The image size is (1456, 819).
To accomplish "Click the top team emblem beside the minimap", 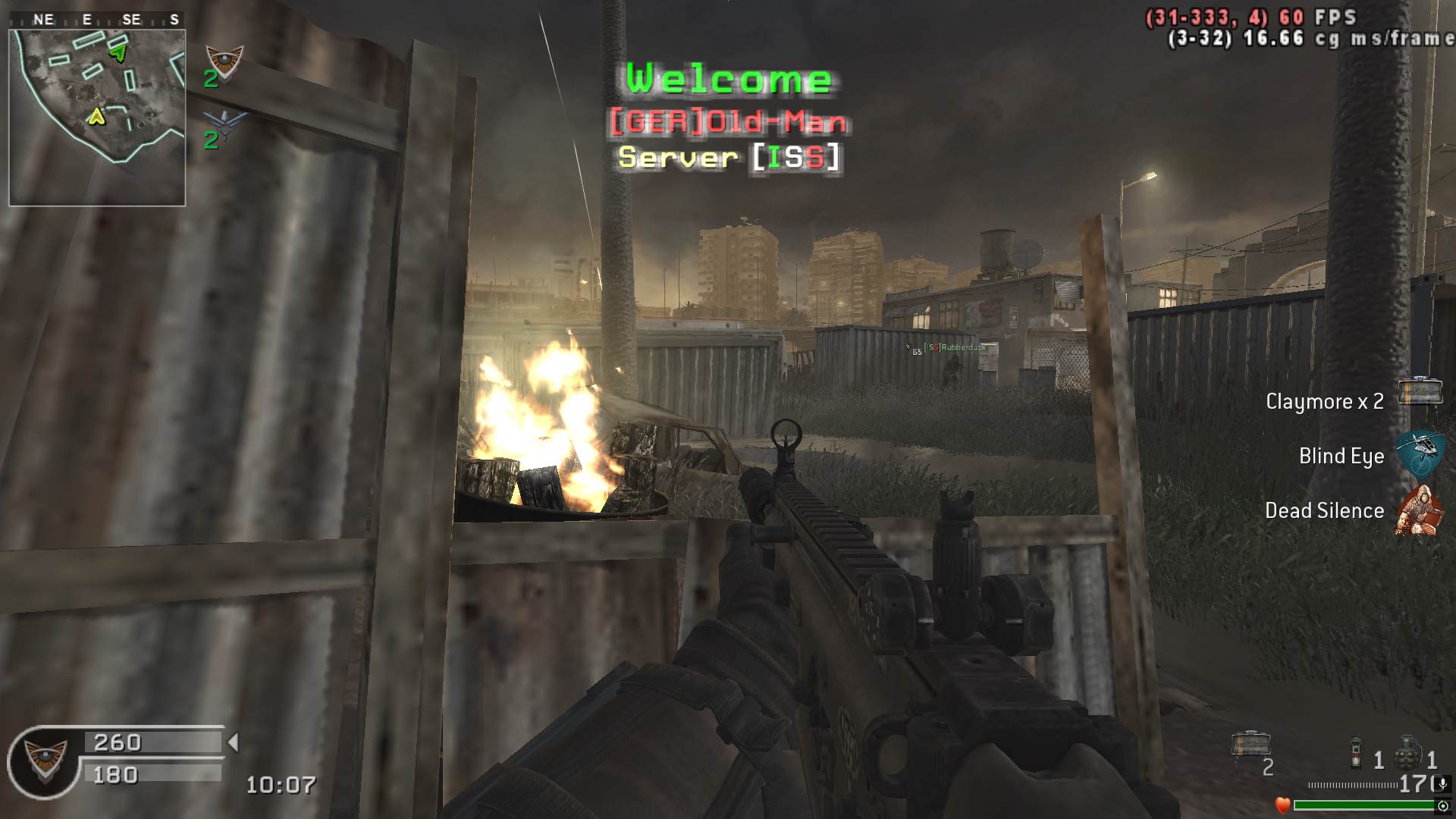I will [x=224, y=61].
